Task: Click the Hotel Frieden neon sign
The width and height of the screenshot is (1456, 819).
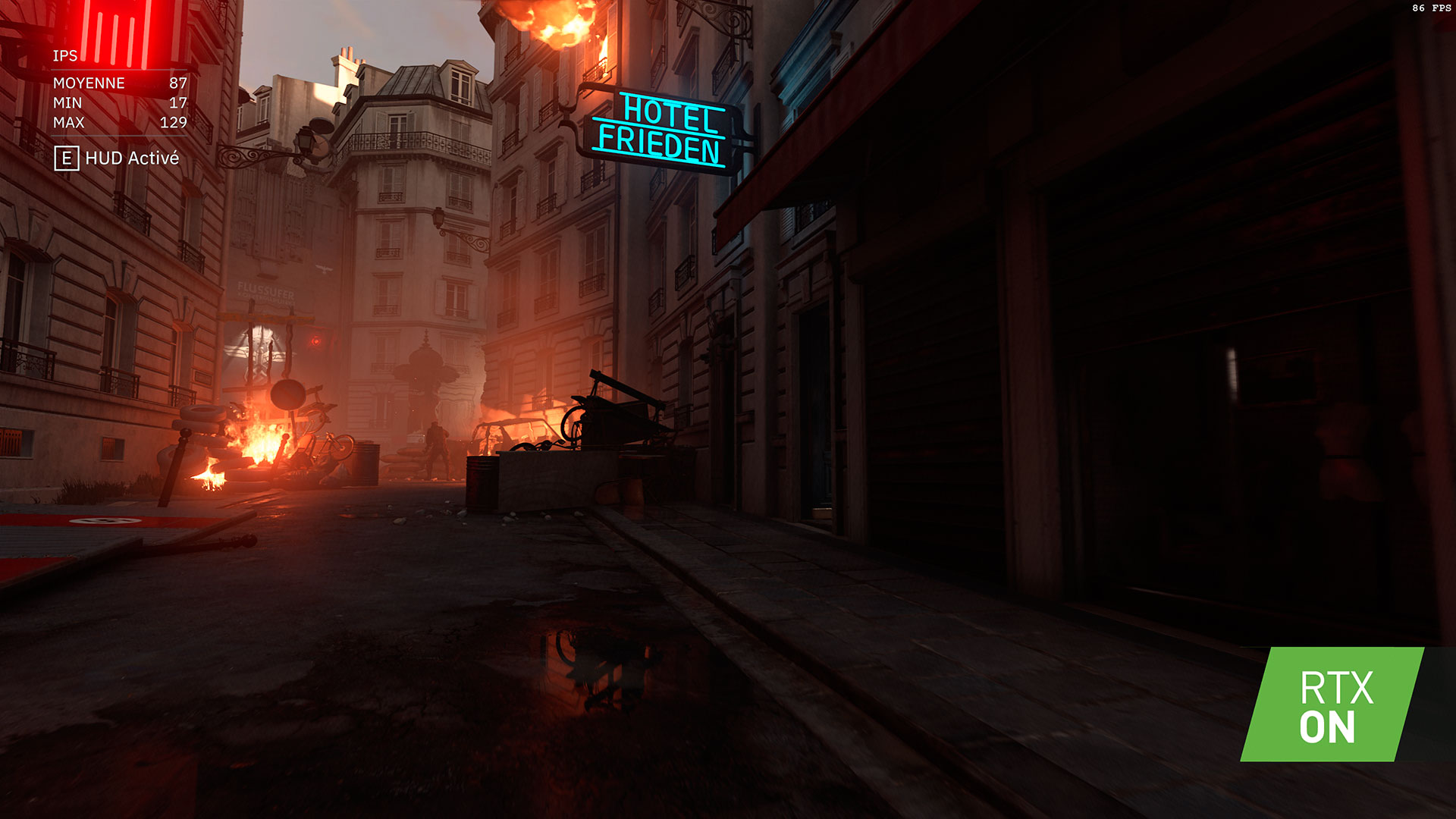Action: (x=667, y=130)
